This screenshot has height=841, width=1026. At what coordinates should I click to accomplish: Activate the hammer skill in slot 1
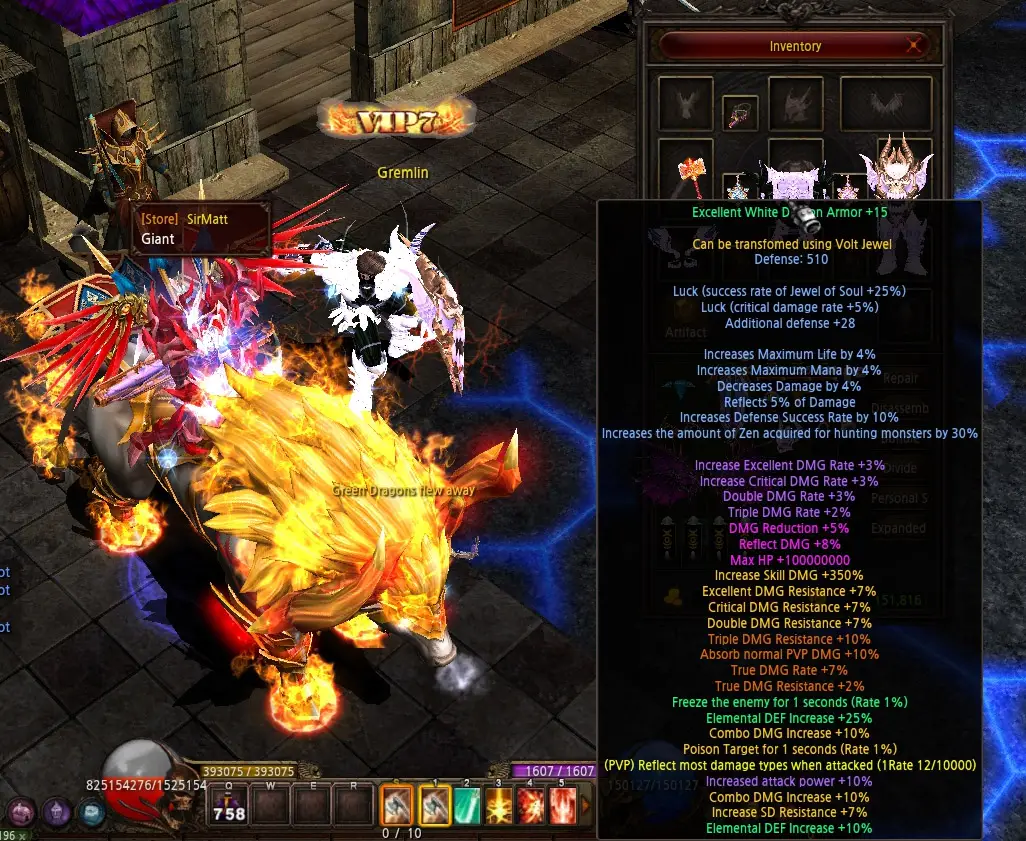437,804
